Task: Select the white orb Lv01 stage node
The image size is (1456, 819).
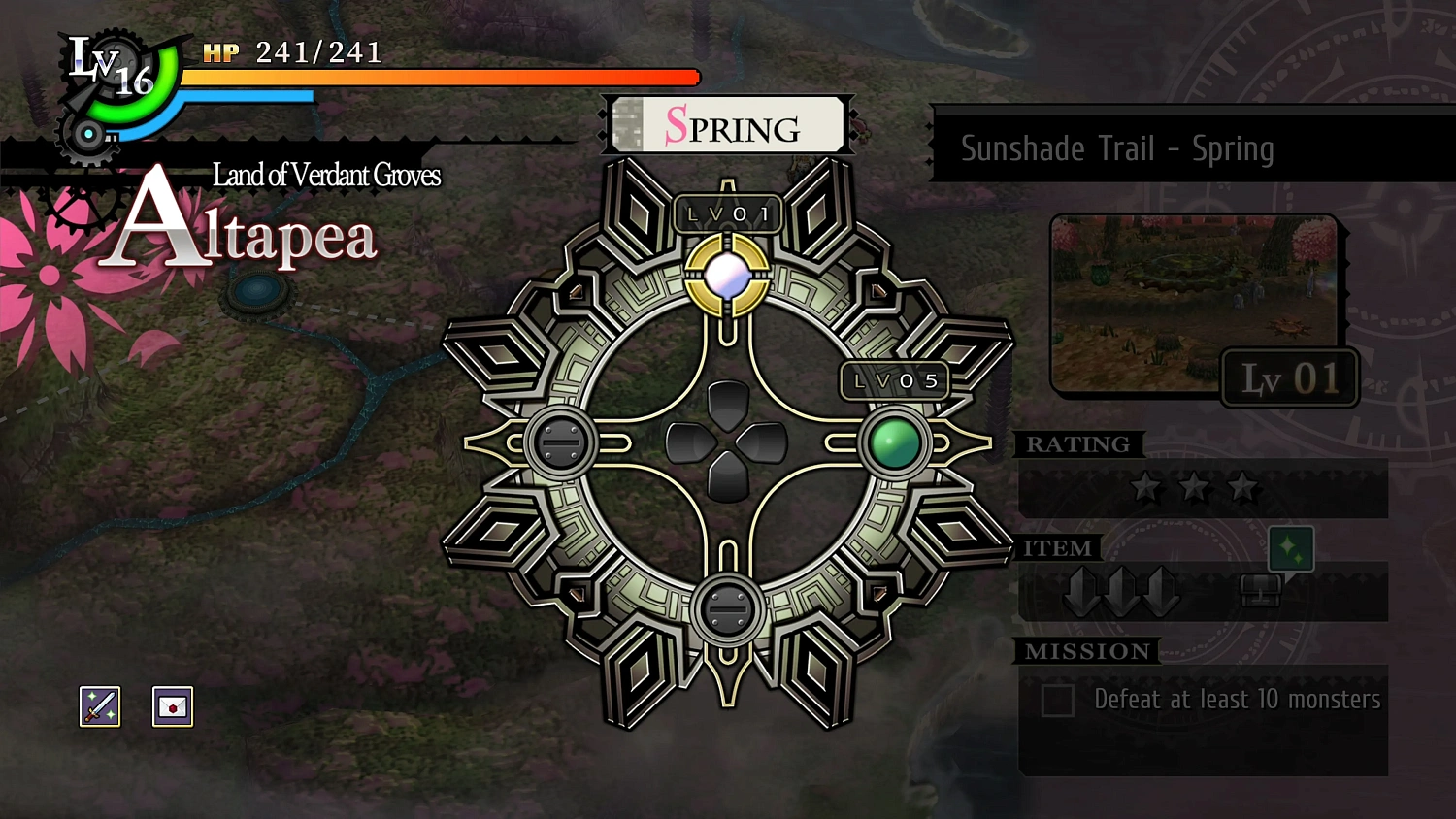Action: (728, 275)
